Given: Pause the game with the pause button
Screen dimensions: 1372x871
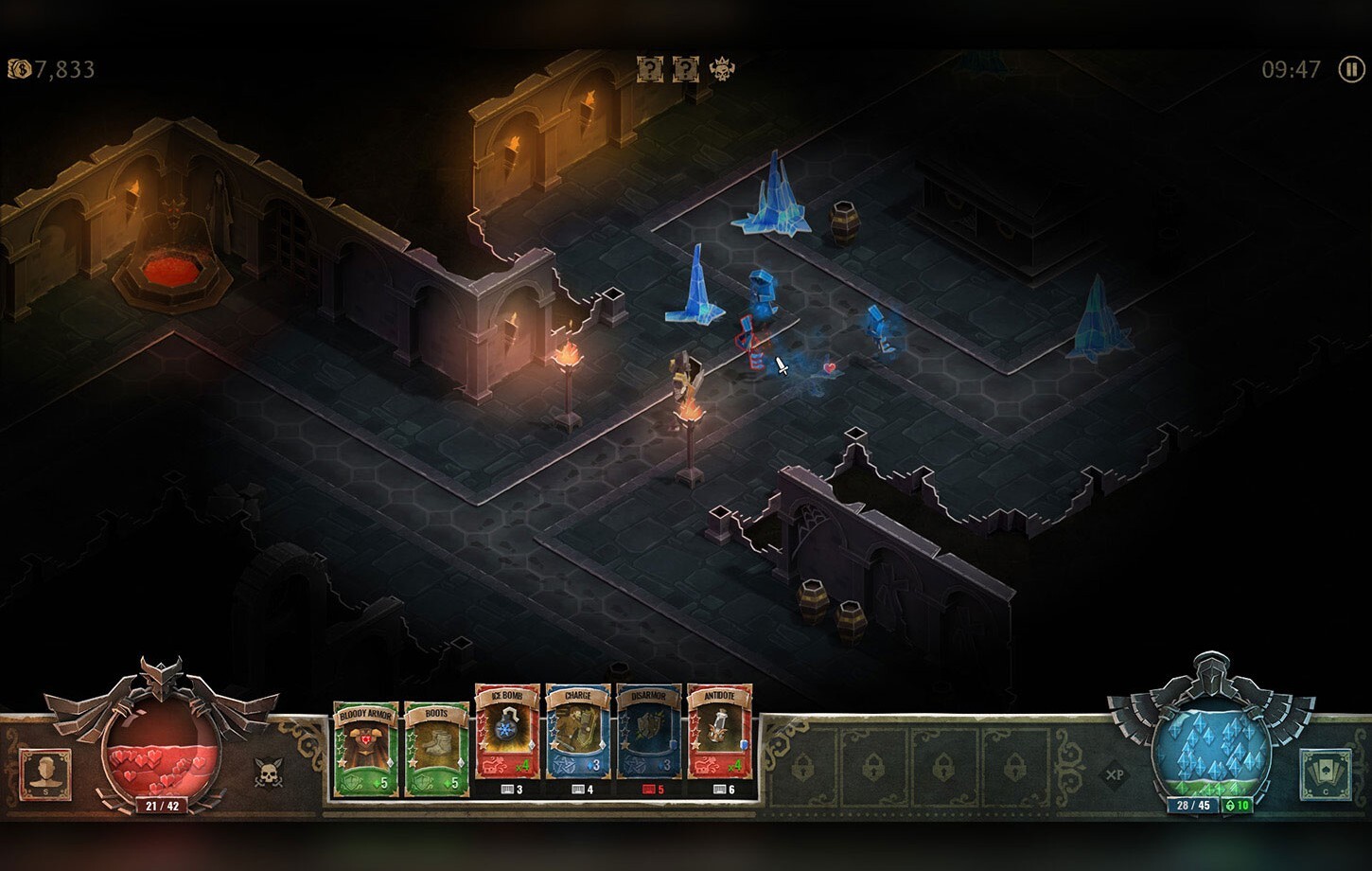Looking at the screenshot, I should tap(1351, 69).
